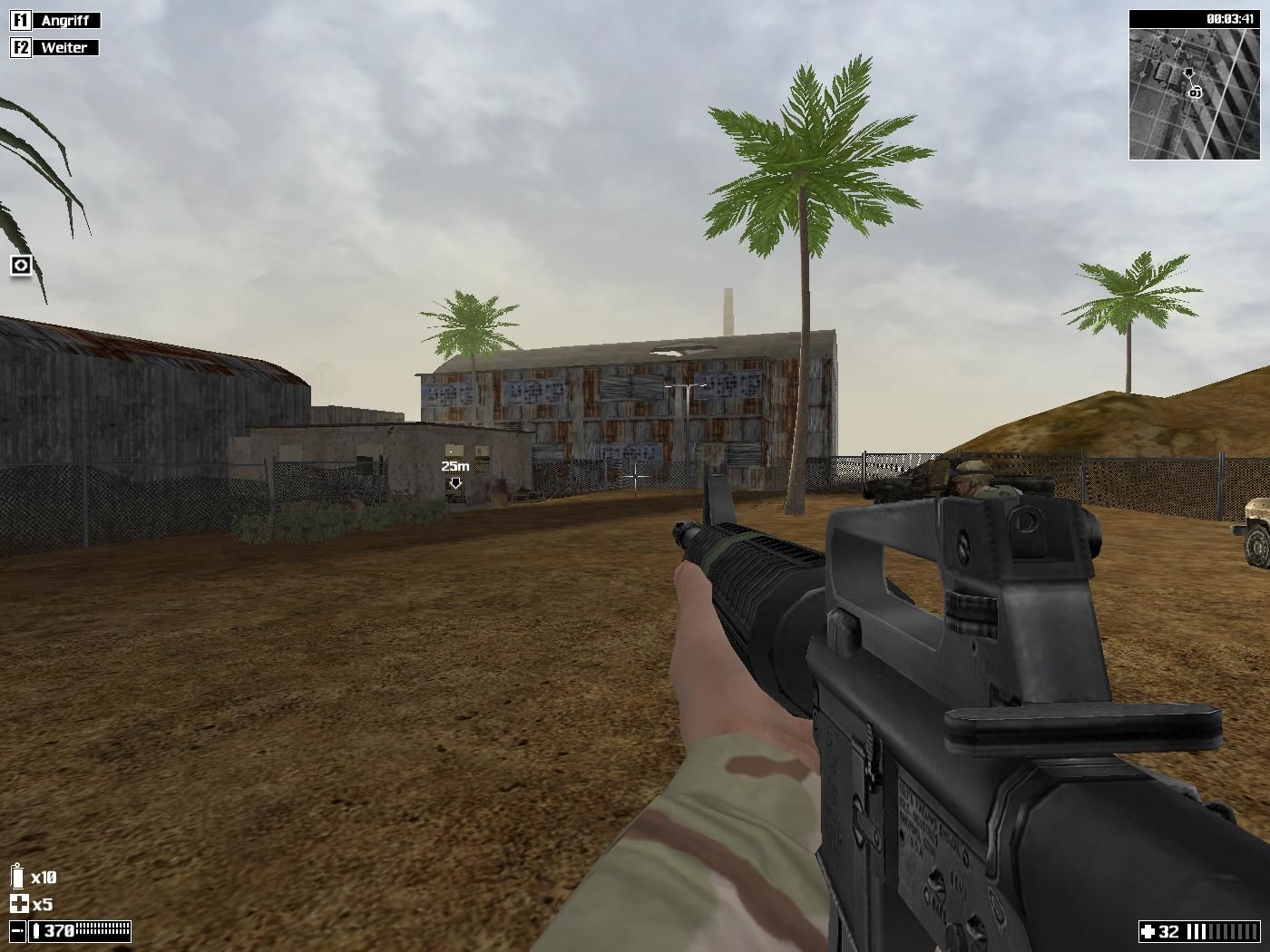Select the objective waypoint icon on the minimap
This screenshot has width=1270, height=952.
pyautogui.click(x=1196, y=92)
